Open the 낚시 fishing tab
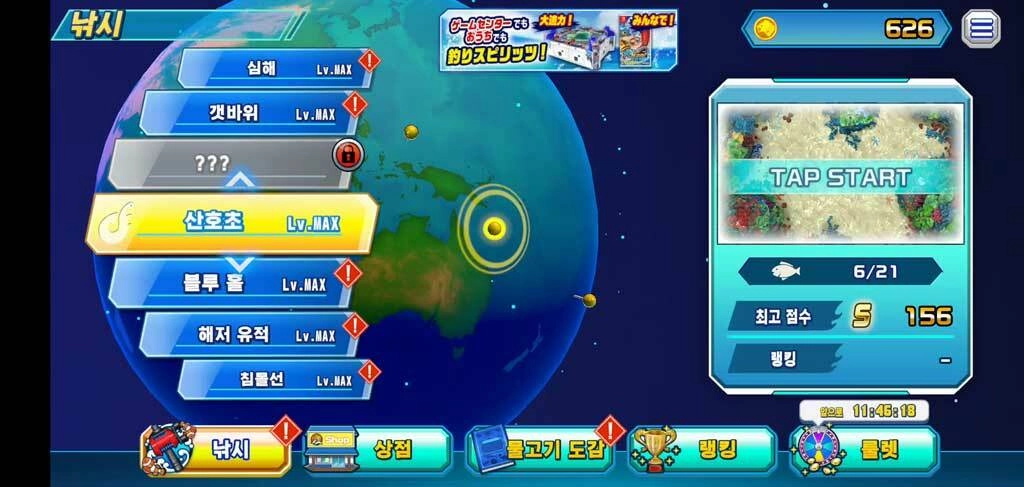 (x=220, y=450)
